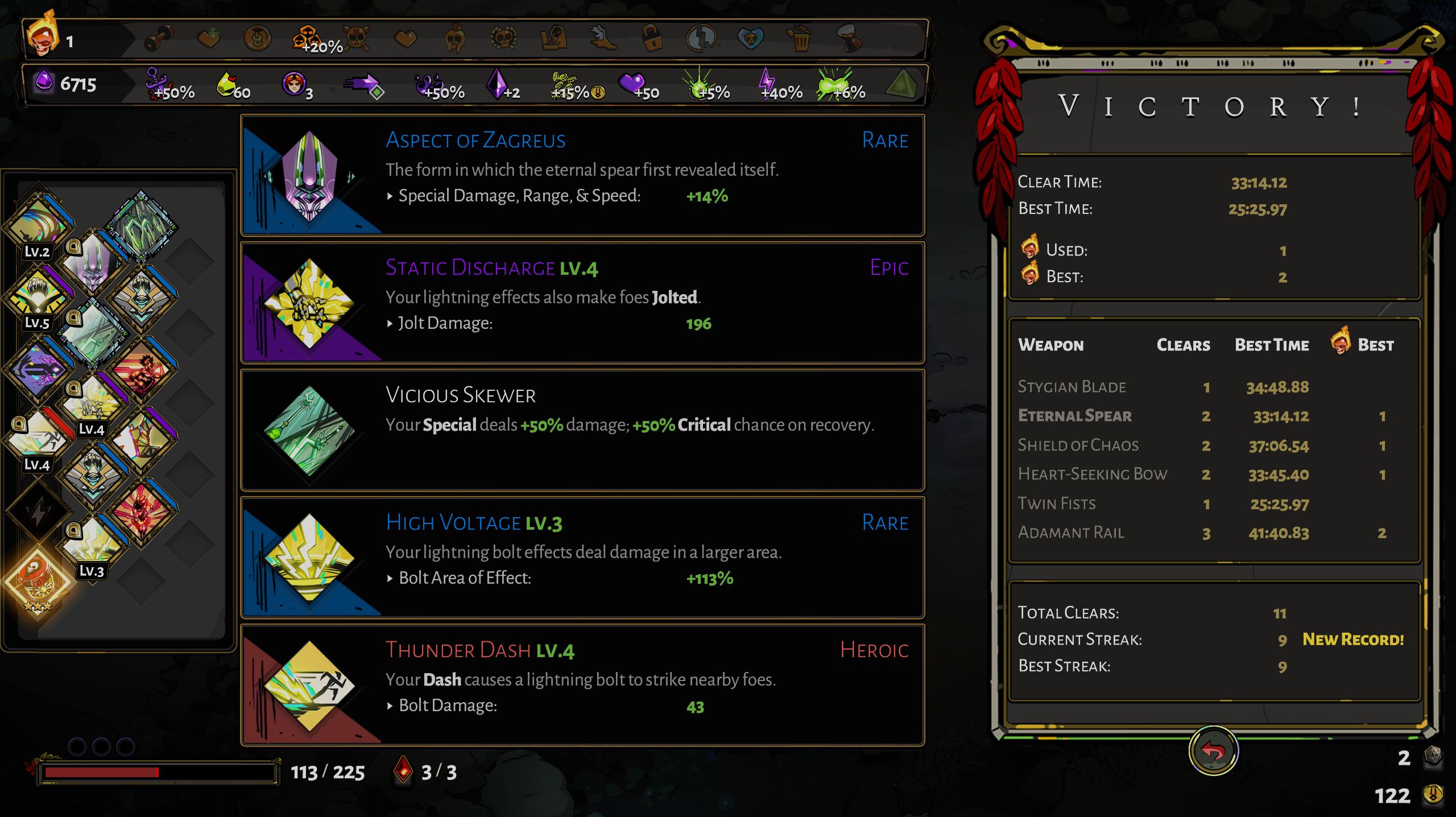The height and width of the screenshot is (817, 1456).
Task: Choose the Static Discharge boon row
Action: [582, 303]
